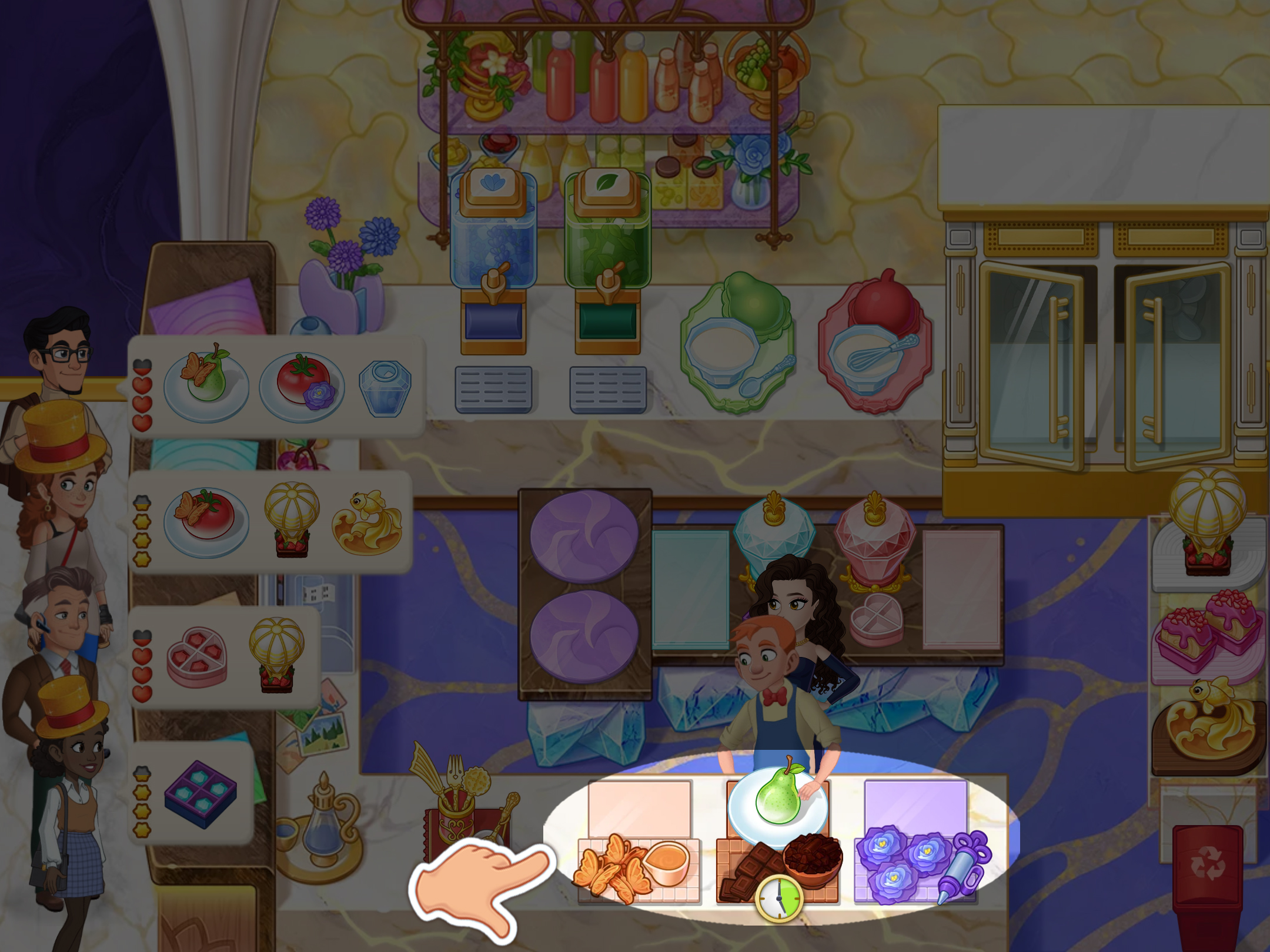Use the blue flower drink dispenser

click(493, 259)
